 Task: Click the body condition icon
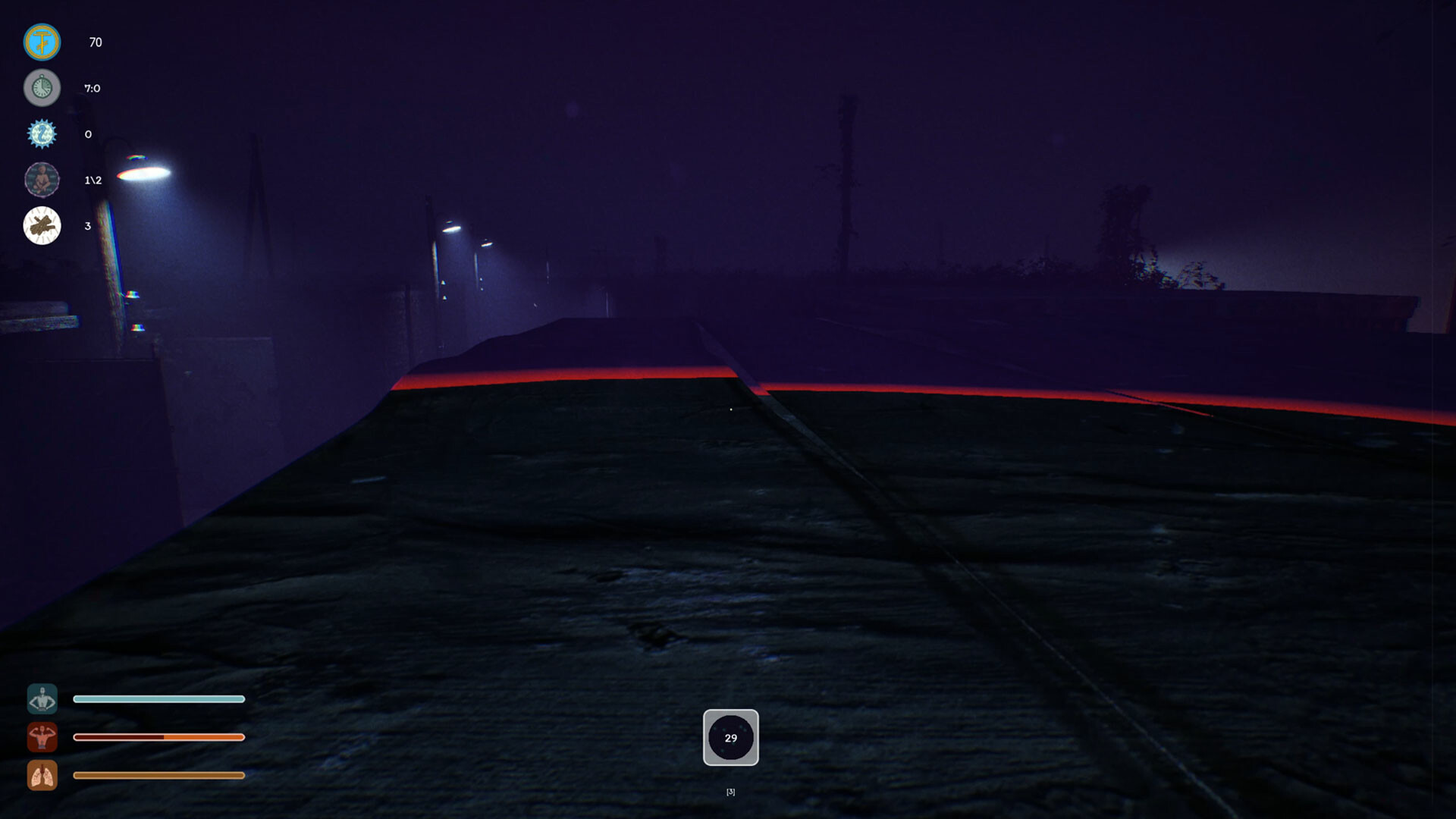42,698
